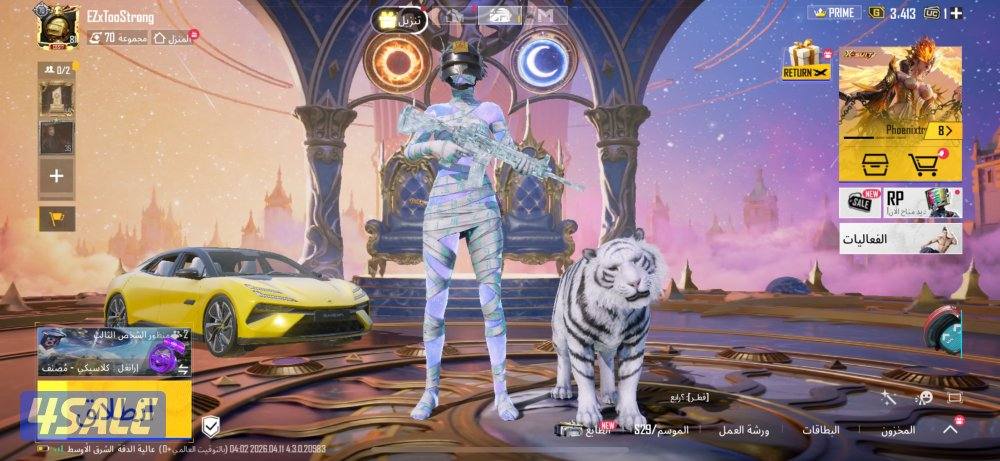Invite a teammate with the plus slot
The width and height of the screenshot is (1000, 461).
(57, 176)
